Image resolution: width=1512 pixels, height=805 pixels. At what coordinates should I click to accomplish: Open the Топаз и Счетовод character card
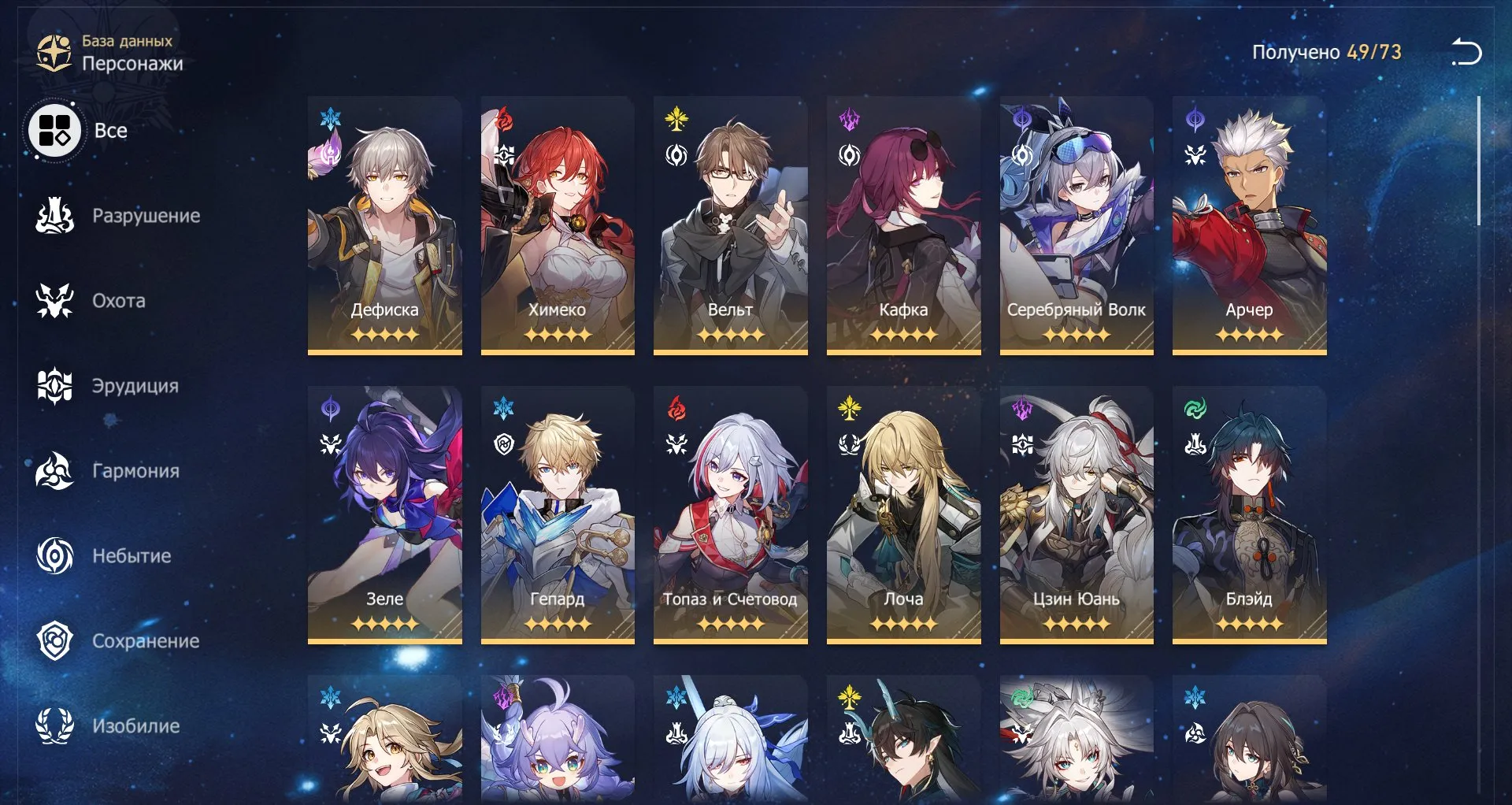pos(730,512)
